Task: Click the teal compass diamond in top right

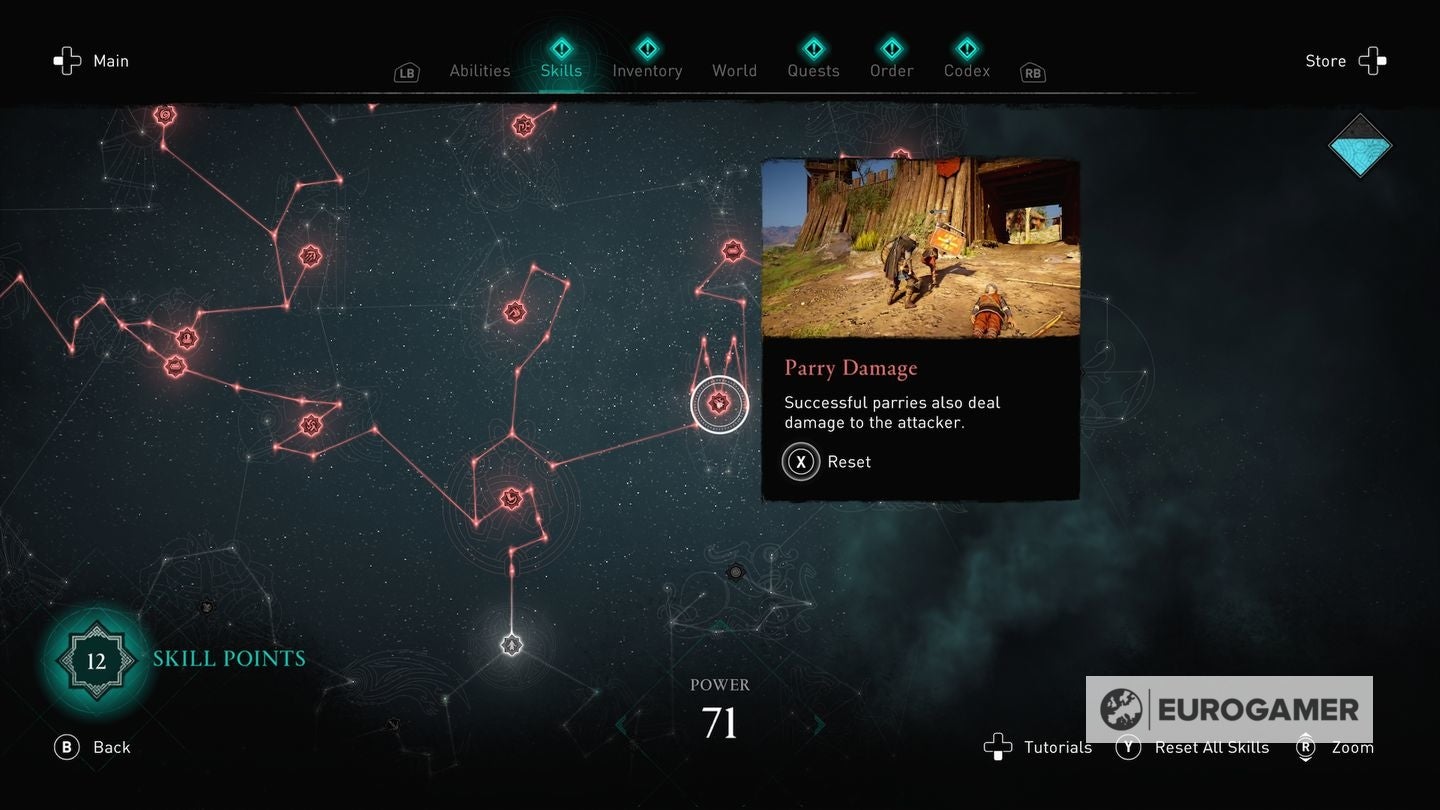Action: [x=1360, y=146]
